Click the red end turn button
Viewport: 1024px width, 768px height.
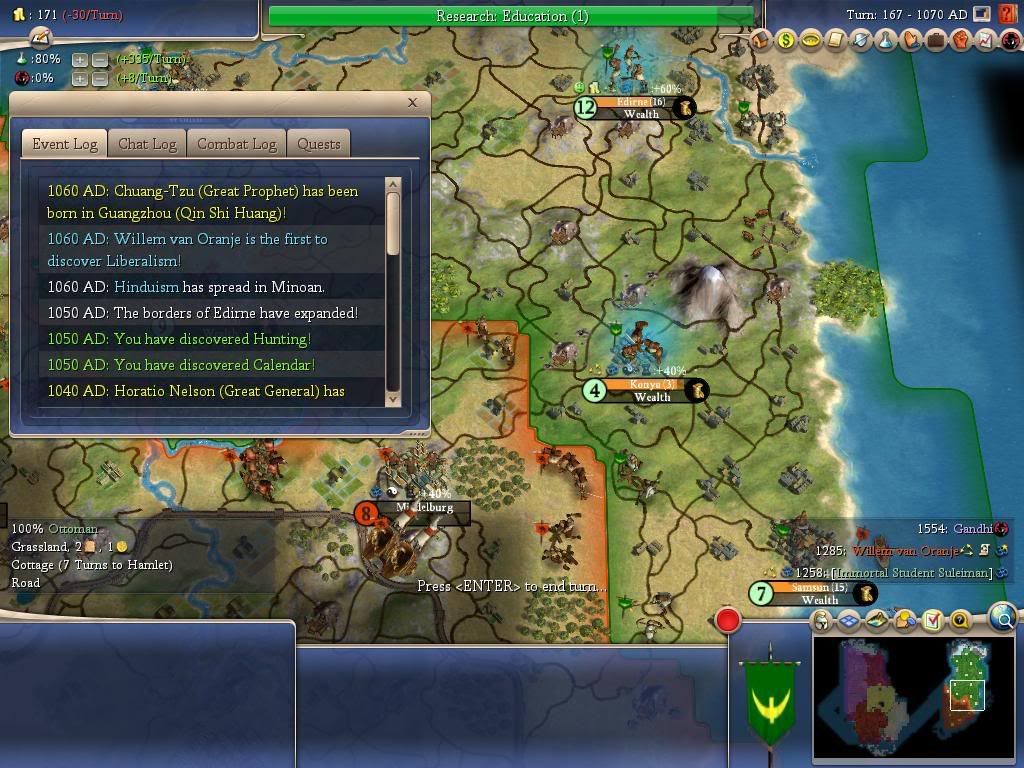click(728, 620)
